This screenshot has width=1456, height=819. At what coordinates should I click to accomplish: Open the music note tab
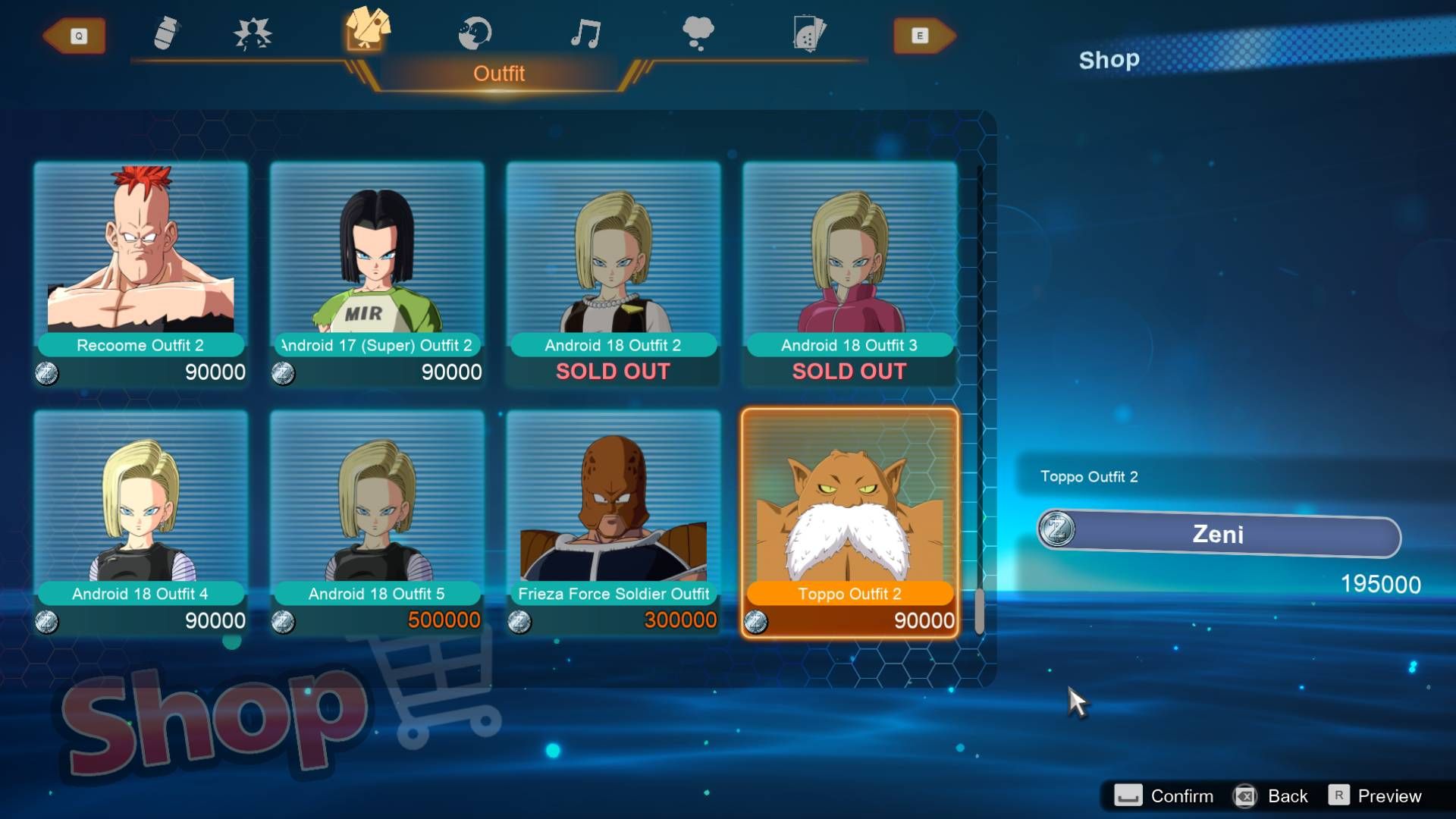click(x=585, y=34)
